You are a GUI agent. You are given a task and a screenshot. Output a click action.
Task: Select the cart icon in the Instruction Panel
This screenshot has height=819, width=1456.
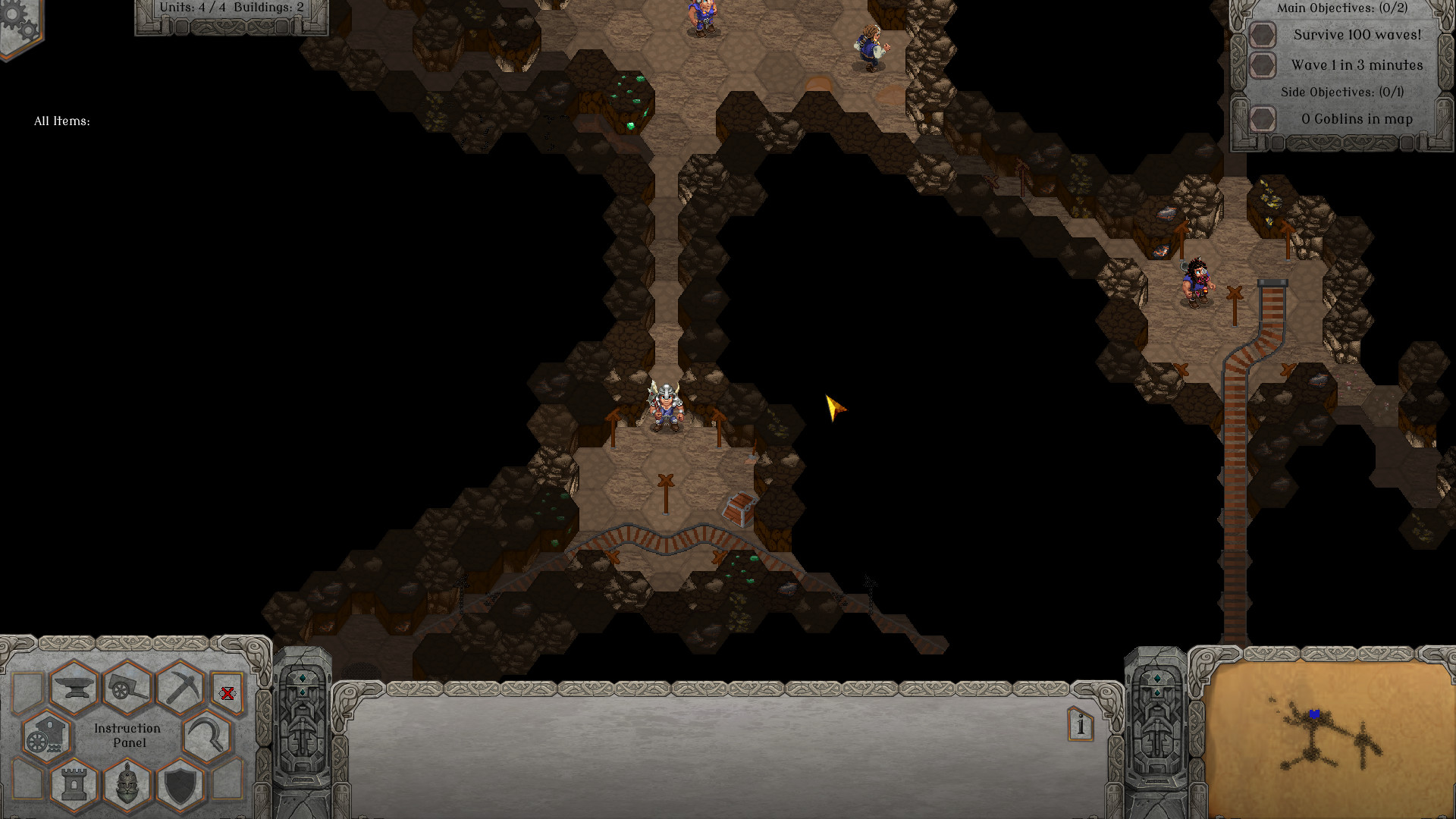point(127,688)
